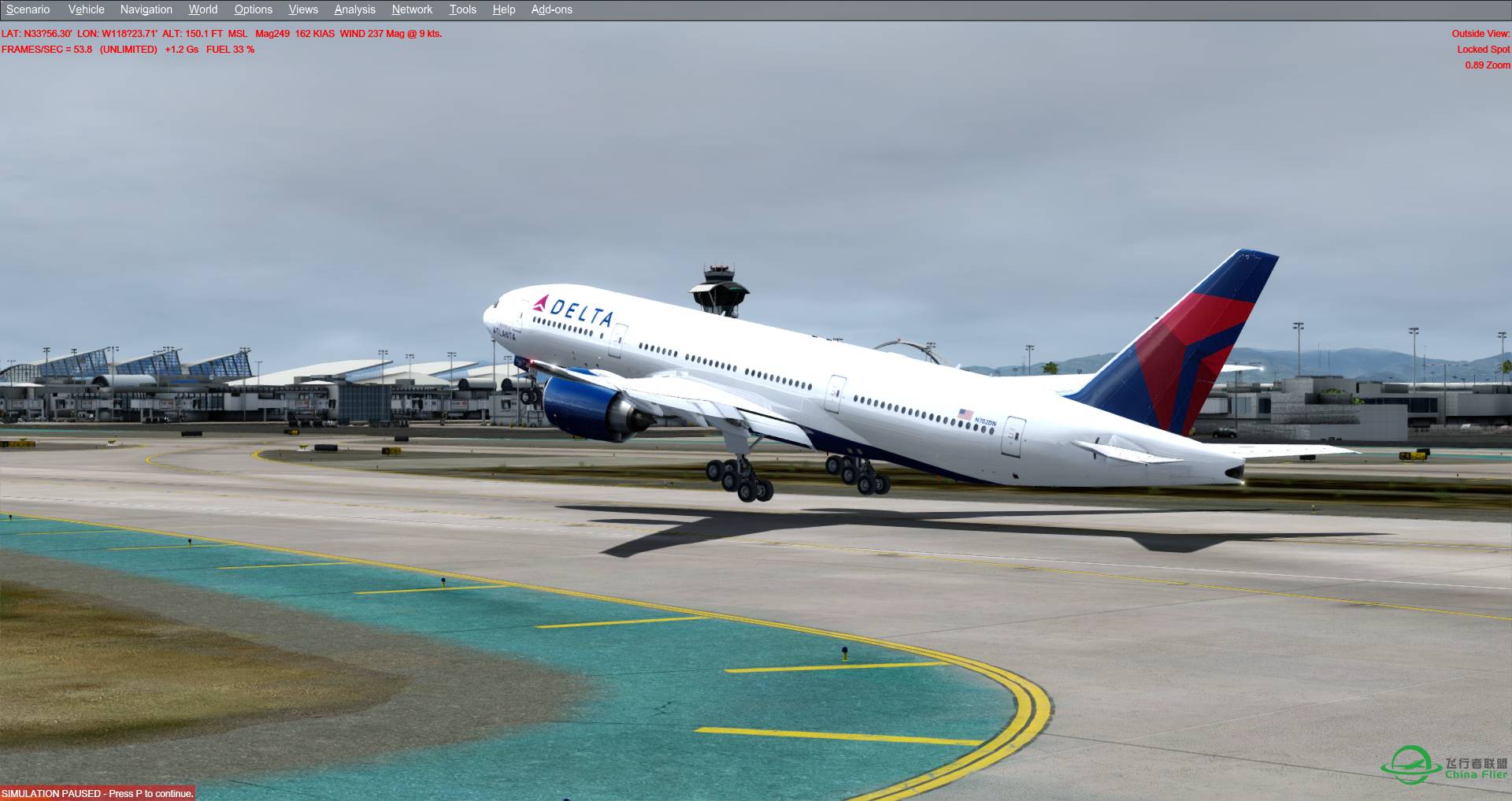Click the FRAMES/SEC readout text
1512x801 pixels.
coord(47,49)
